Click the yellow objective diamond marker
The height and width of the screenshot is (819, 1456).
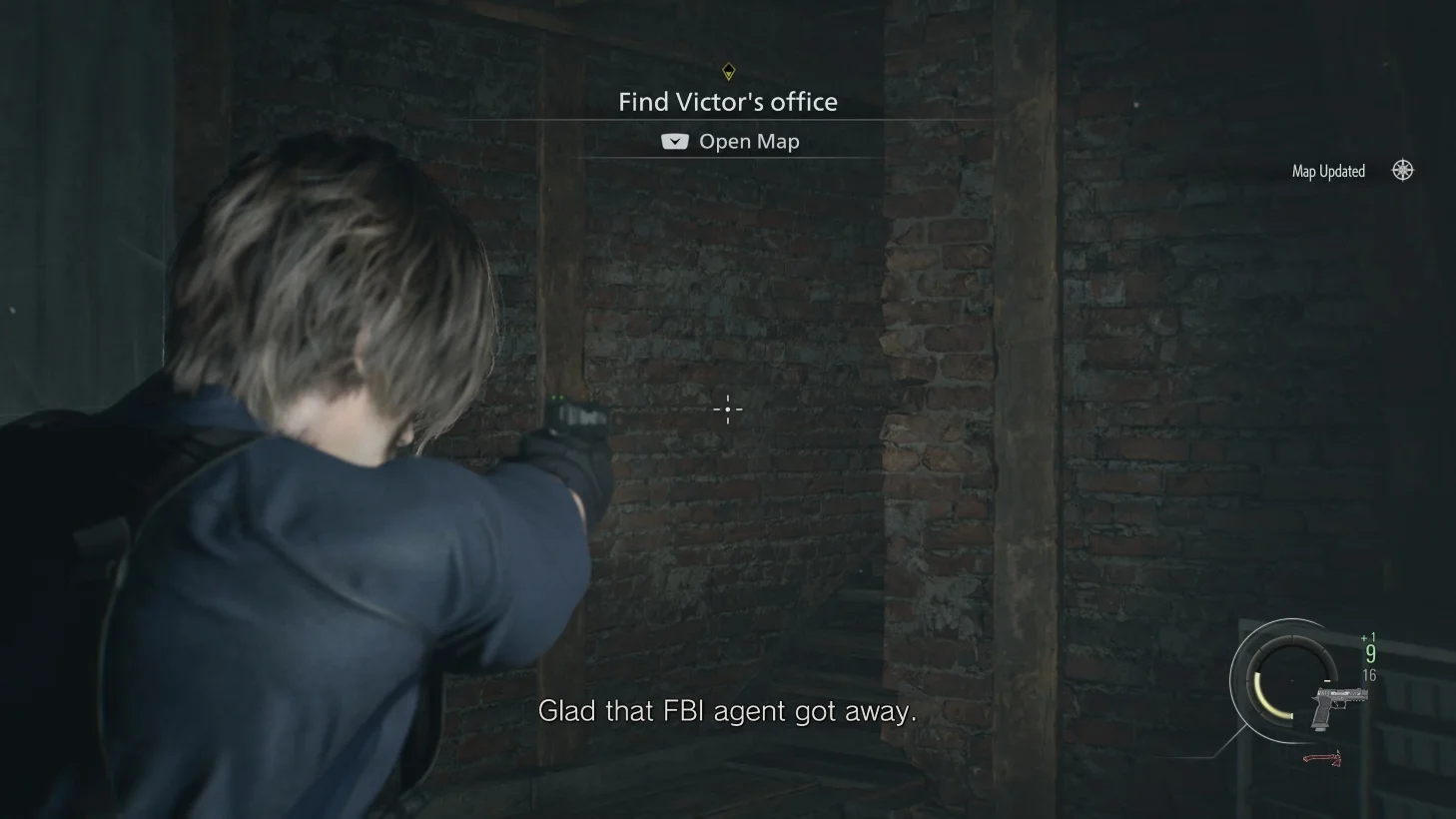728,72
